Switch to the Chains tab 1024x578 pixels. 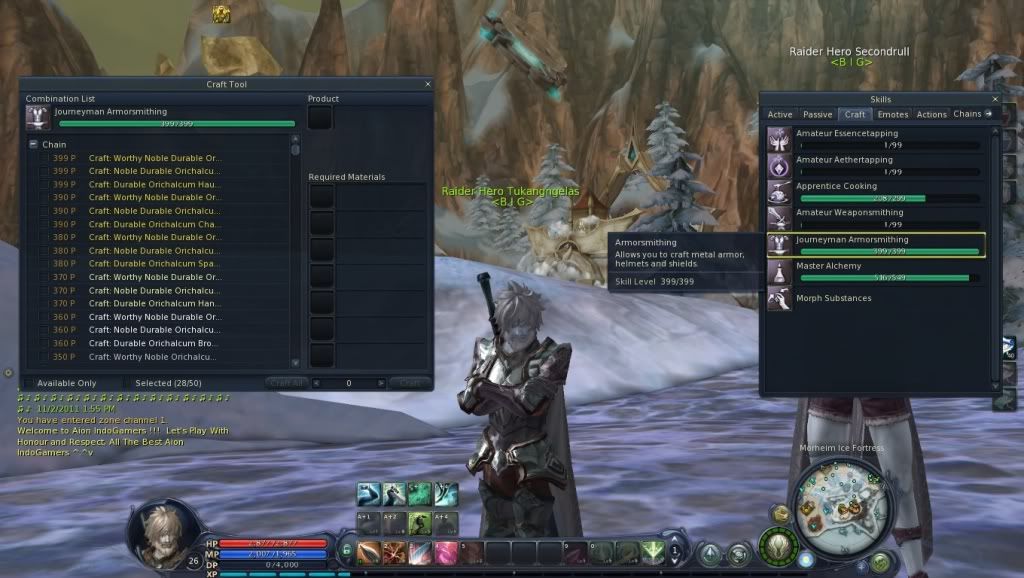pos(967,114)
